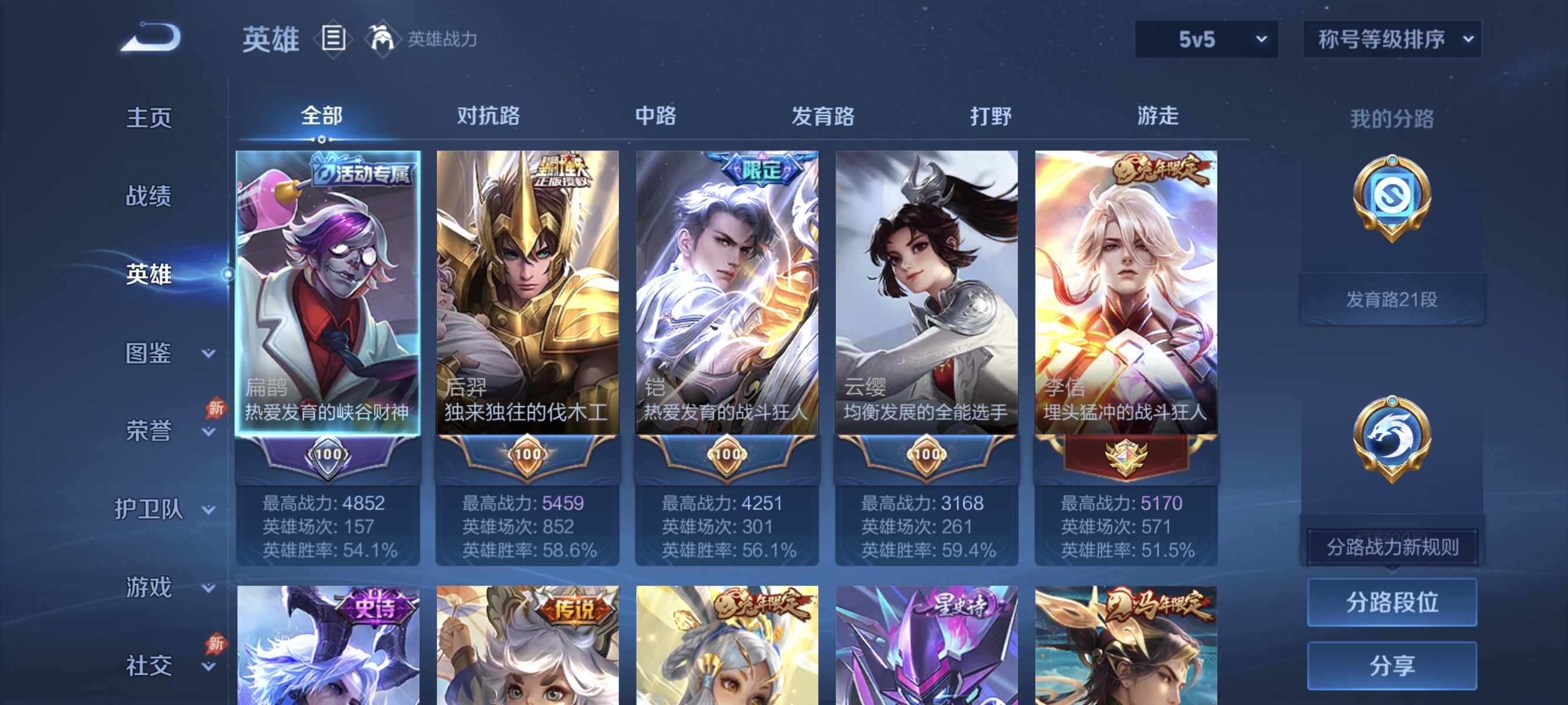Click the 分路段位 button
The height and width of the screenshot is (705, 1568).
pos(1394,603)
